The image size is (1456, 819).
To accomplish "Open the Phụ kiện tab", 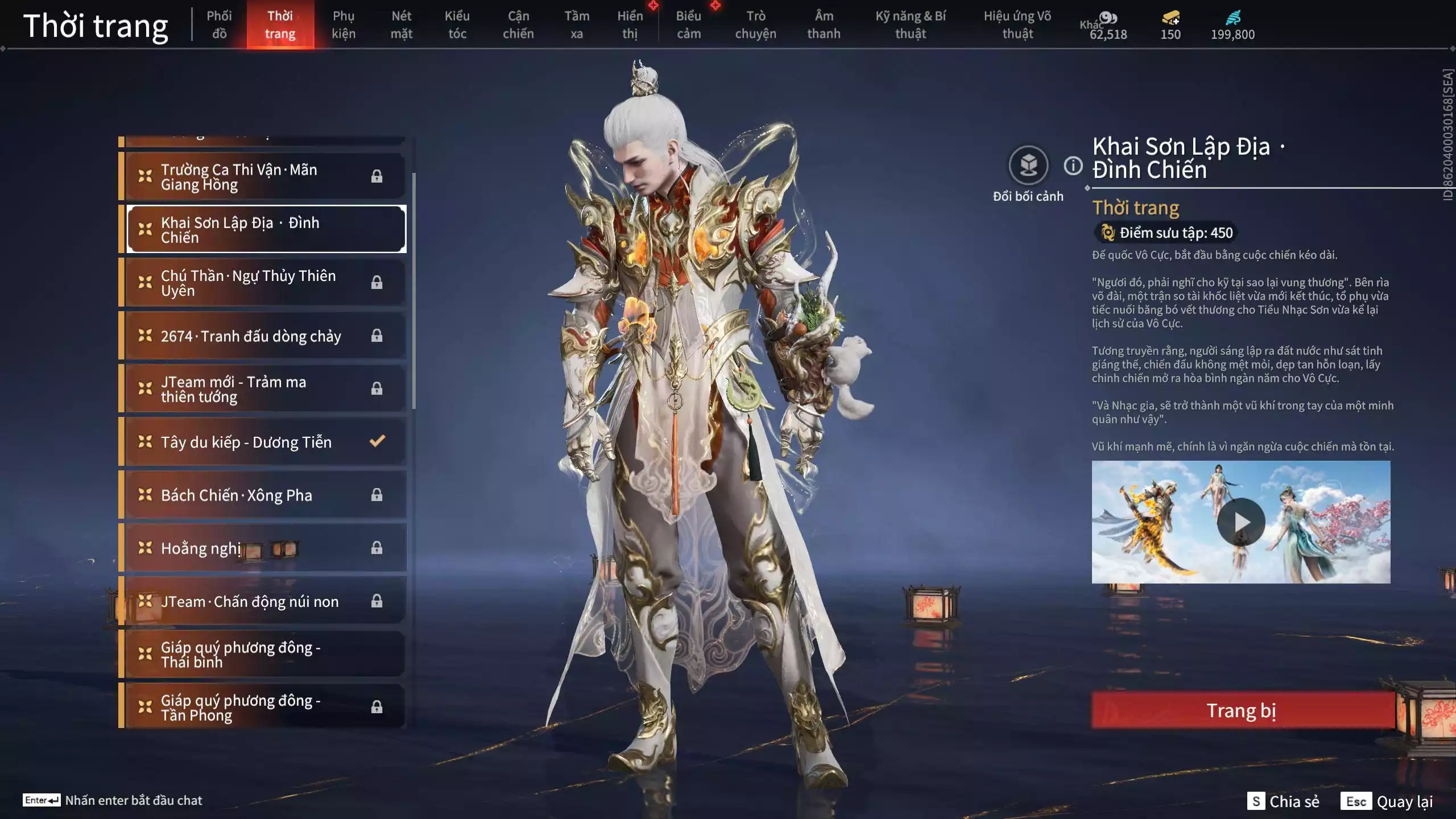I will pos(344,24).
